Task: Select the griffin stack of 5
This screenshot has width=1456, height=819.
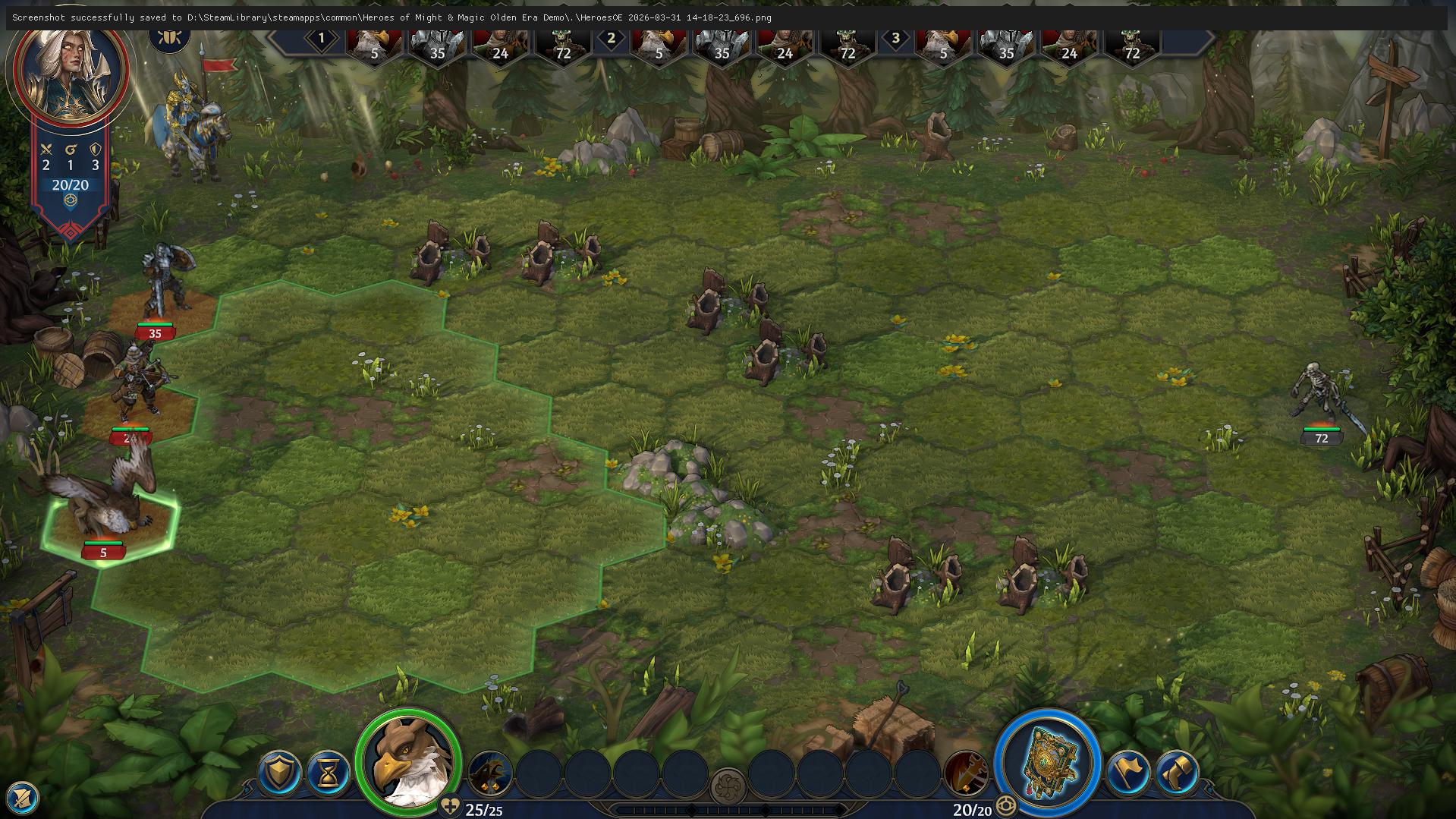Action: (106, 507)
